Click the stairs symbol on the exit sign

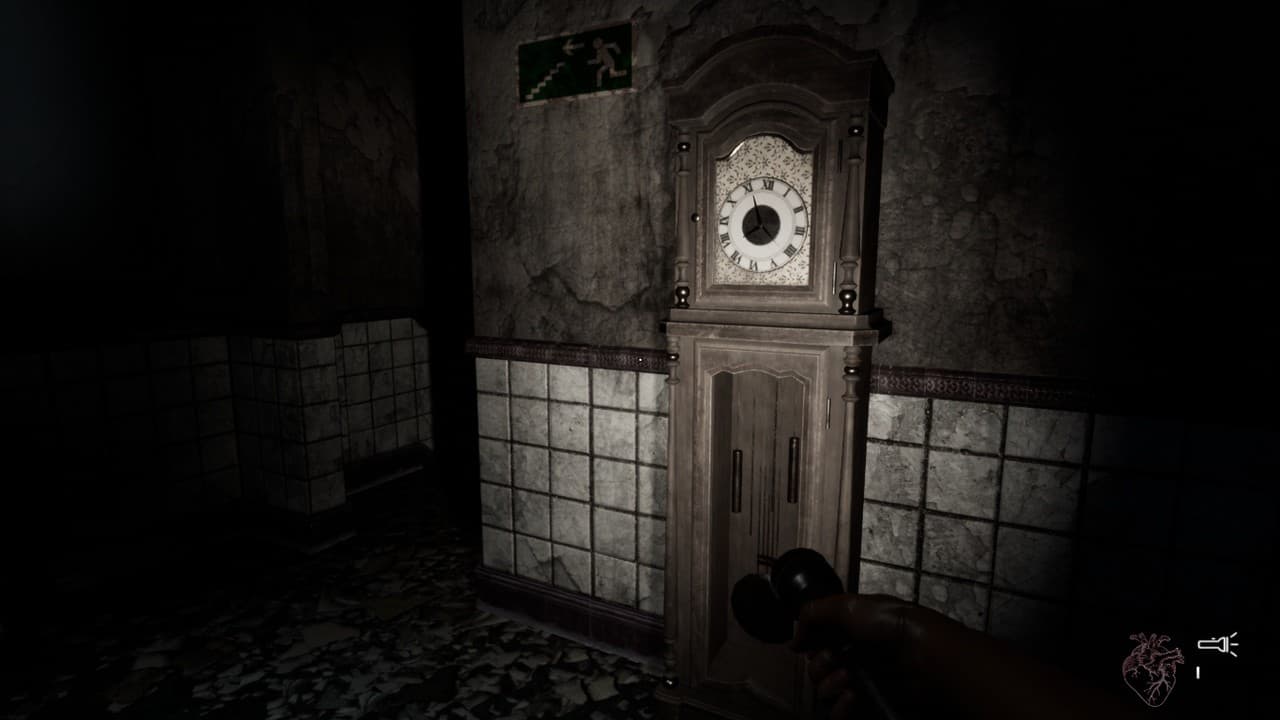[x=547, y=77]
